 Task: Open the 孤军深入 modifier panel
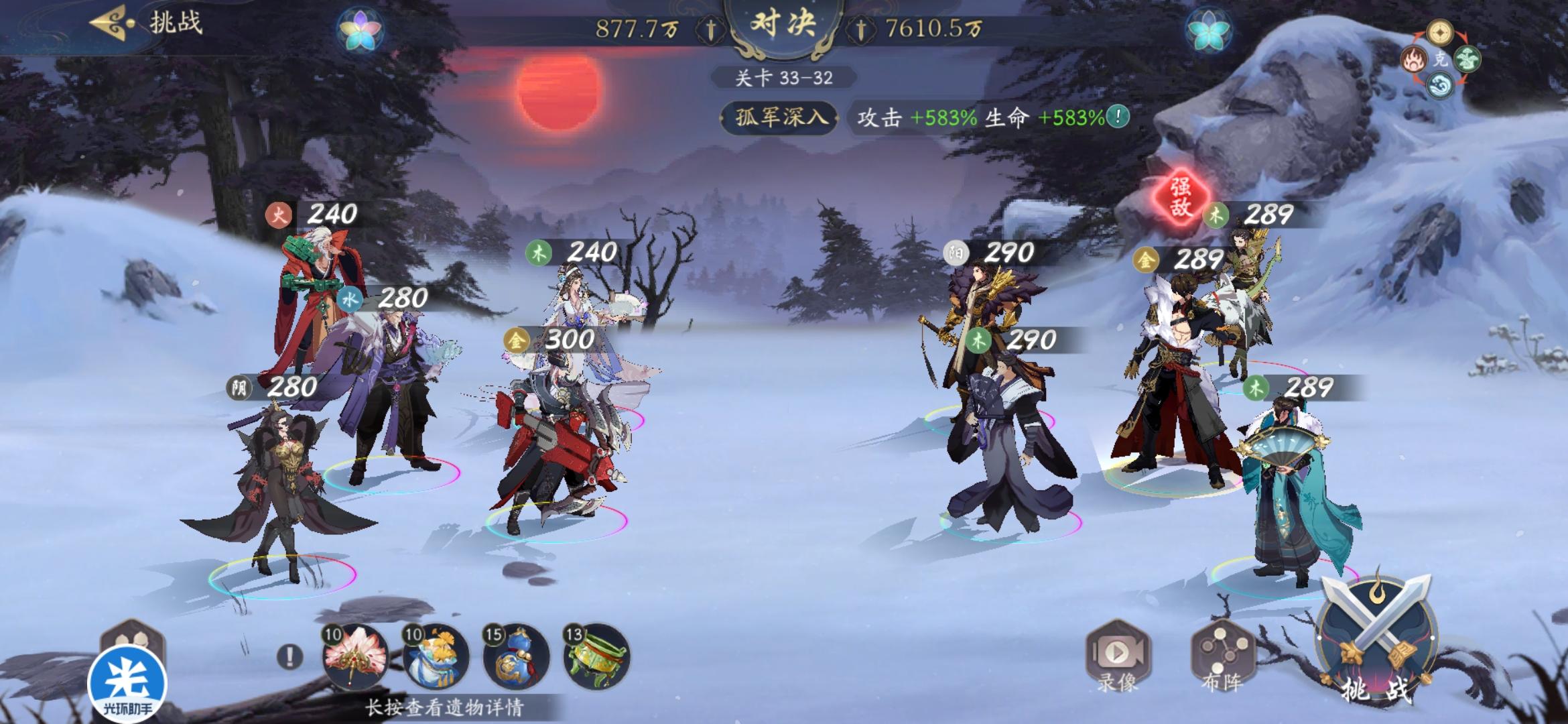pos(779,117)
